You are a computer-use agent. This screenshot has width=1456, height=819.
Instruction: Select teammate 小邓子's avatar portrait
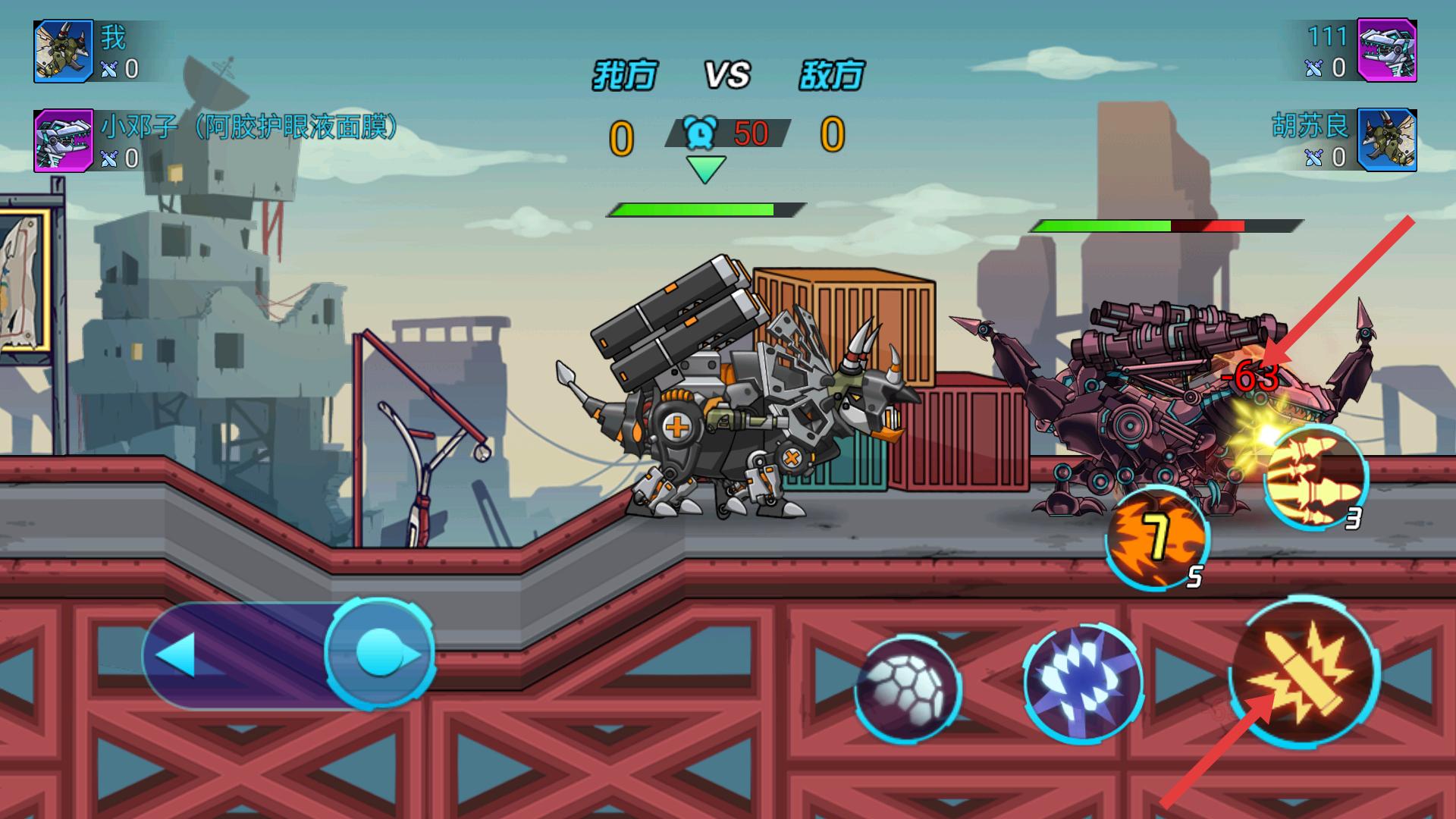point(64,140)
